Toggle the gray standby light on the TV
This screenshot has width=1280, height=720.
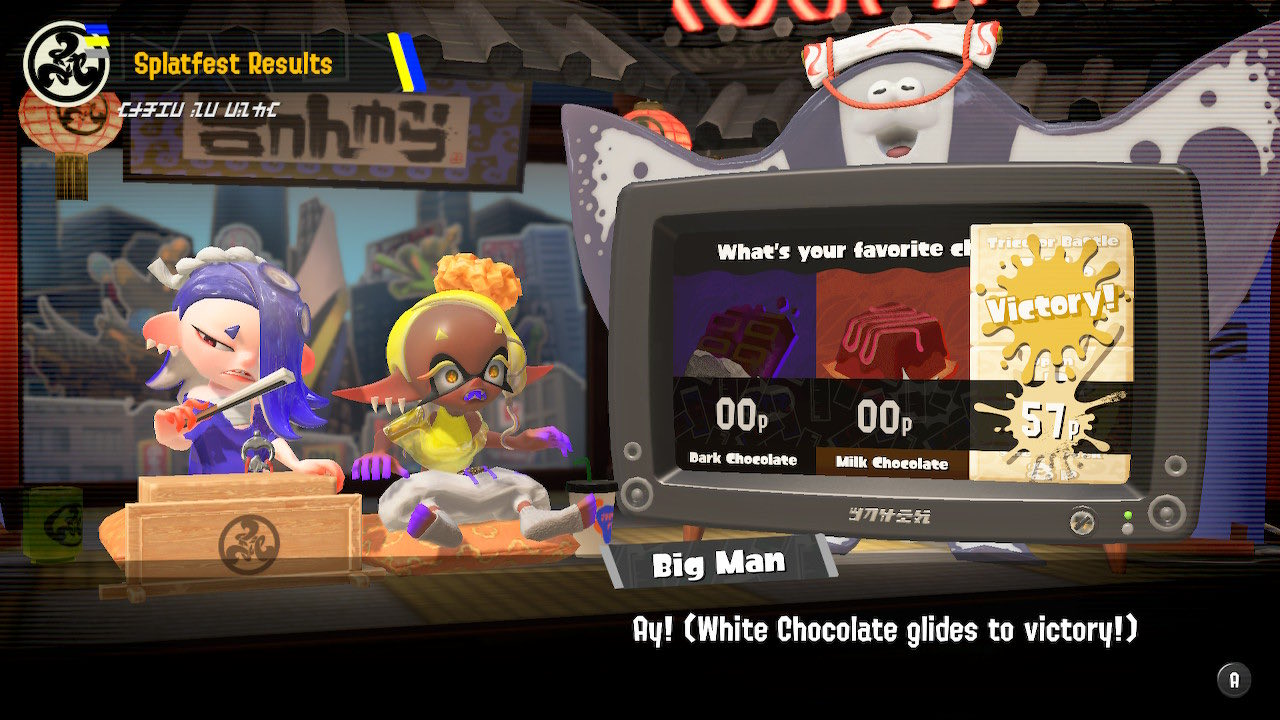(x=1127, y=529)
